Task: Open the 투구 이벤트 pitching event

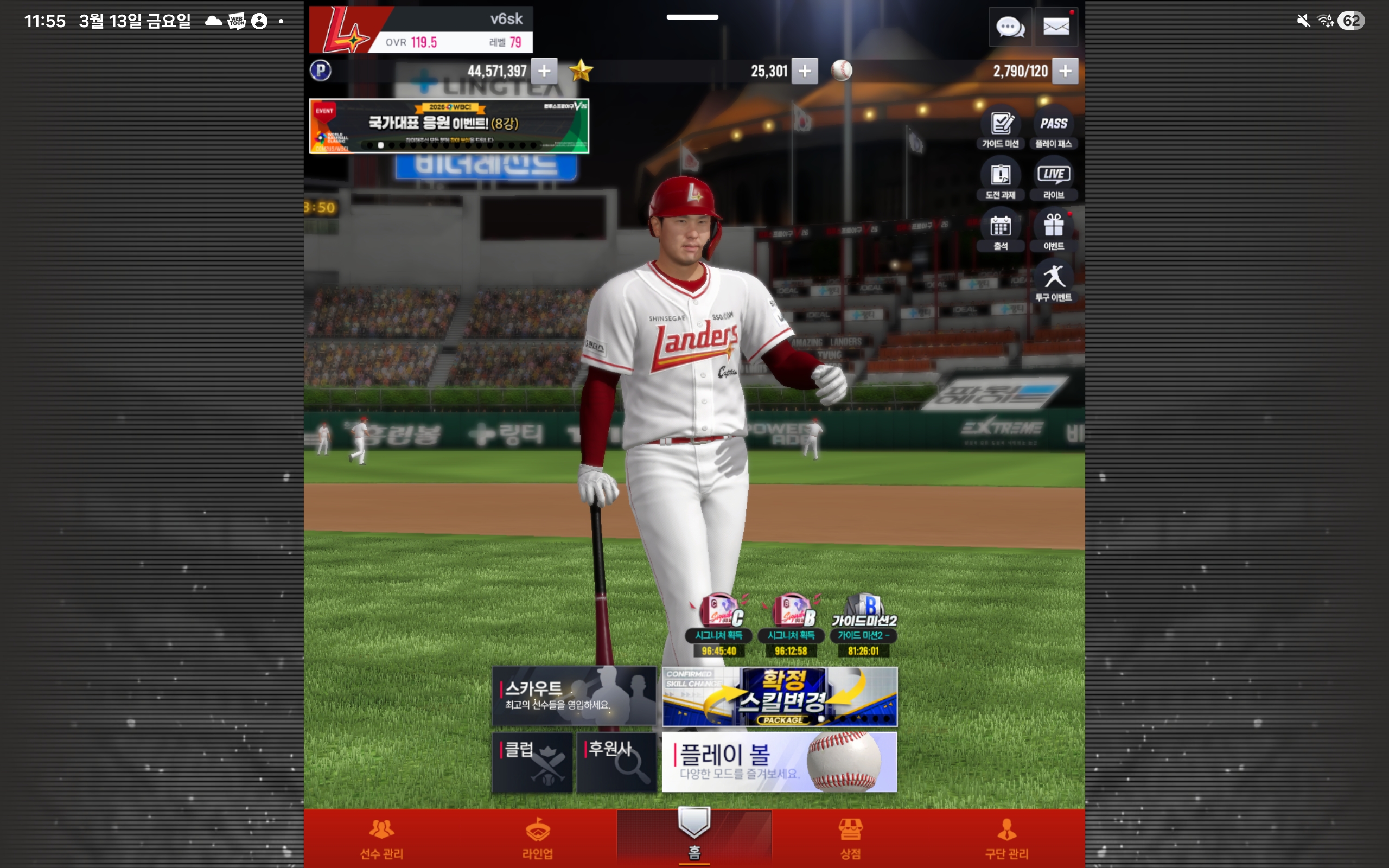Action: pyautogui.click(x=1054, y=282)
